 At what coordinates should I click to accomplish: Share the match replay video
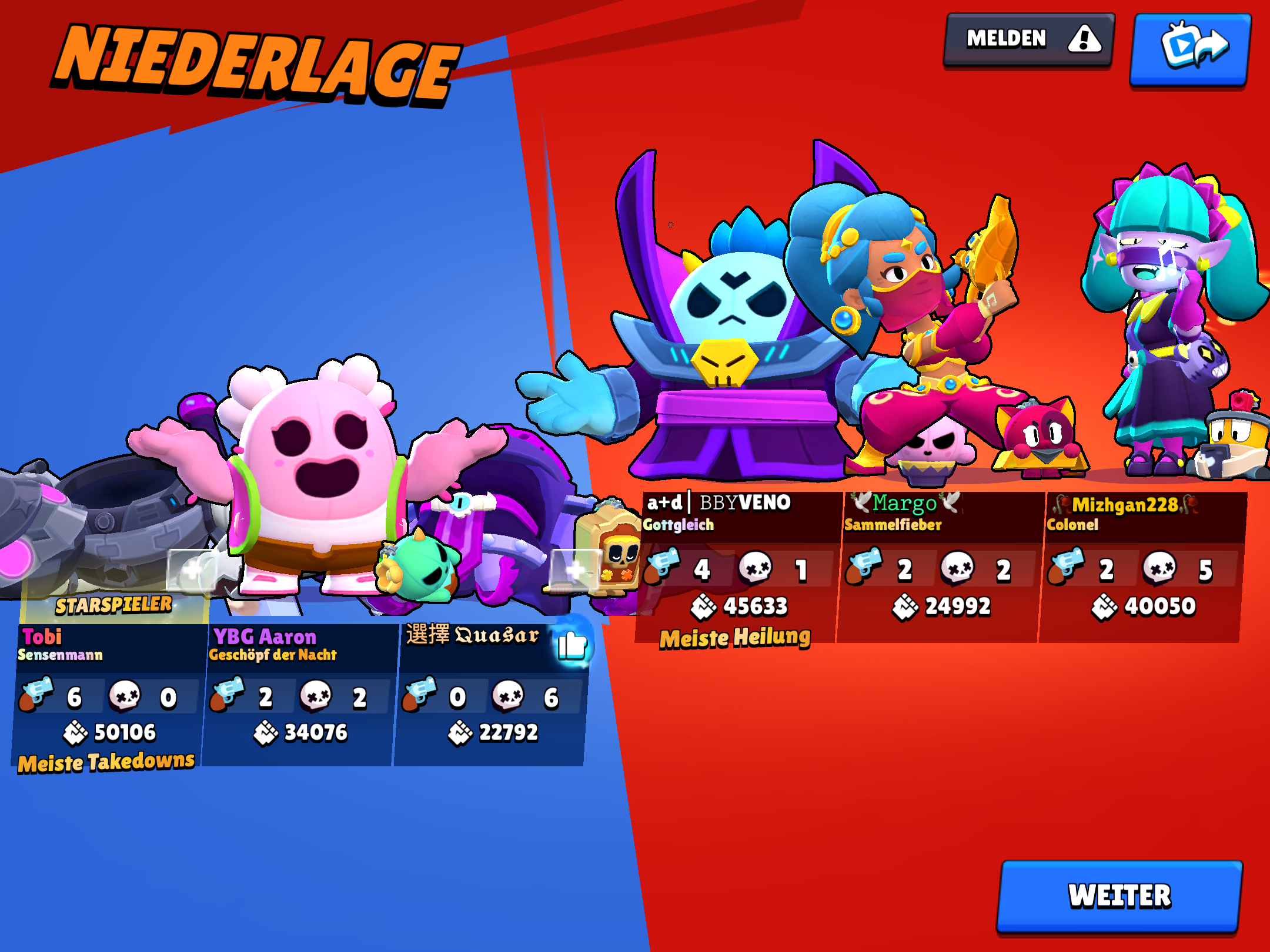click(1191, 48)
